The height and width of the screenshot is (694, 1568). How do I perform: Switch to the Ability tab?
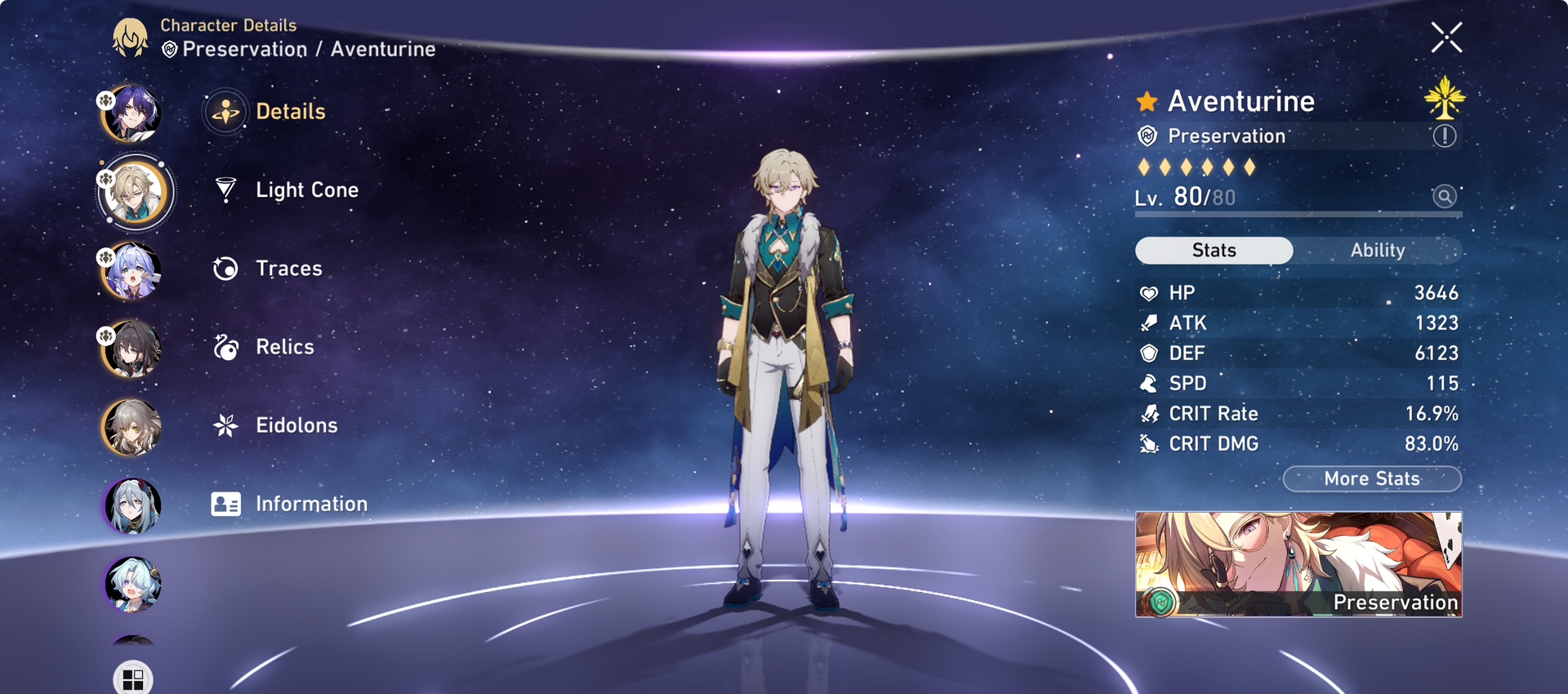[x=1378, y=250]
